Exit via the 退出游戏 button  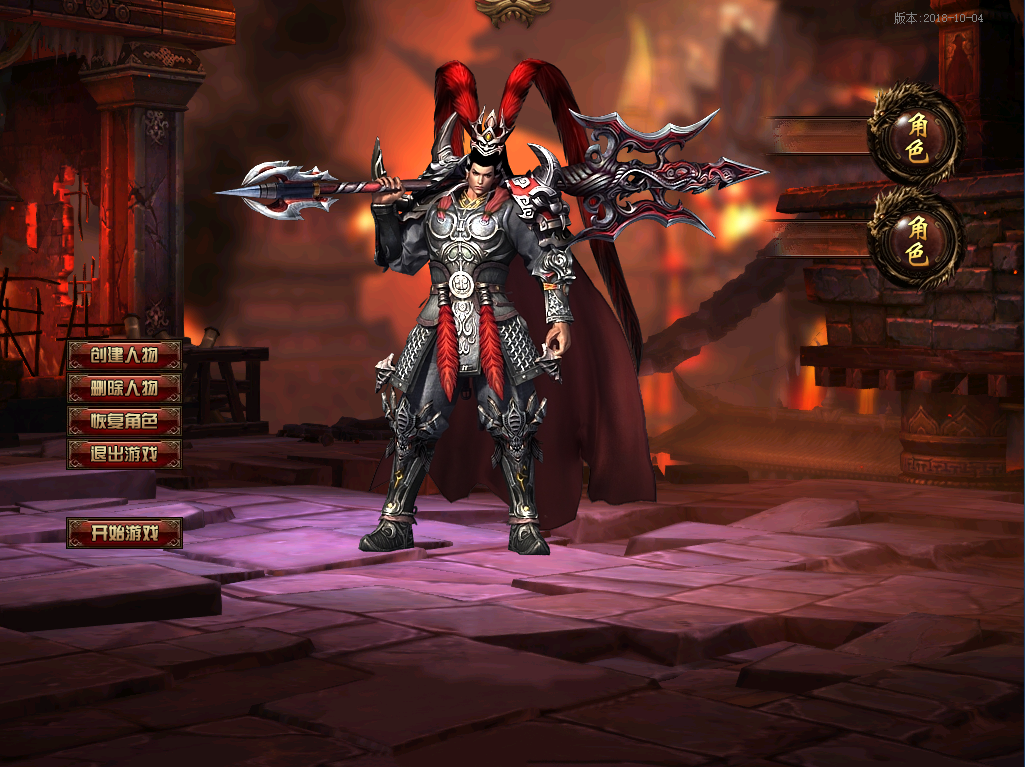point(124,454)
